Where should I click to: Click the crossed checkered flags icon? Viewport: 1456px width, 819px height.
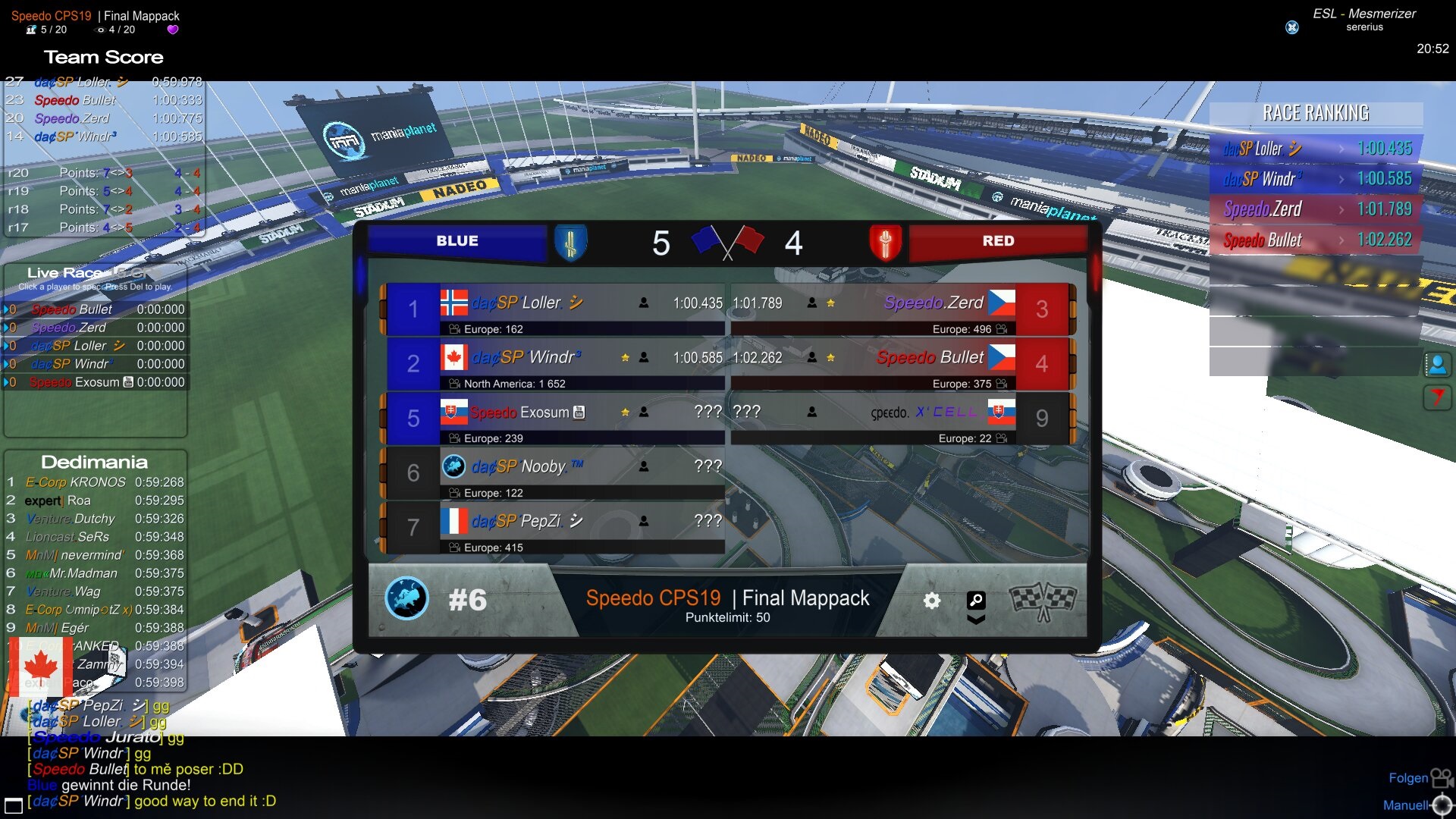pos(1043,601)
